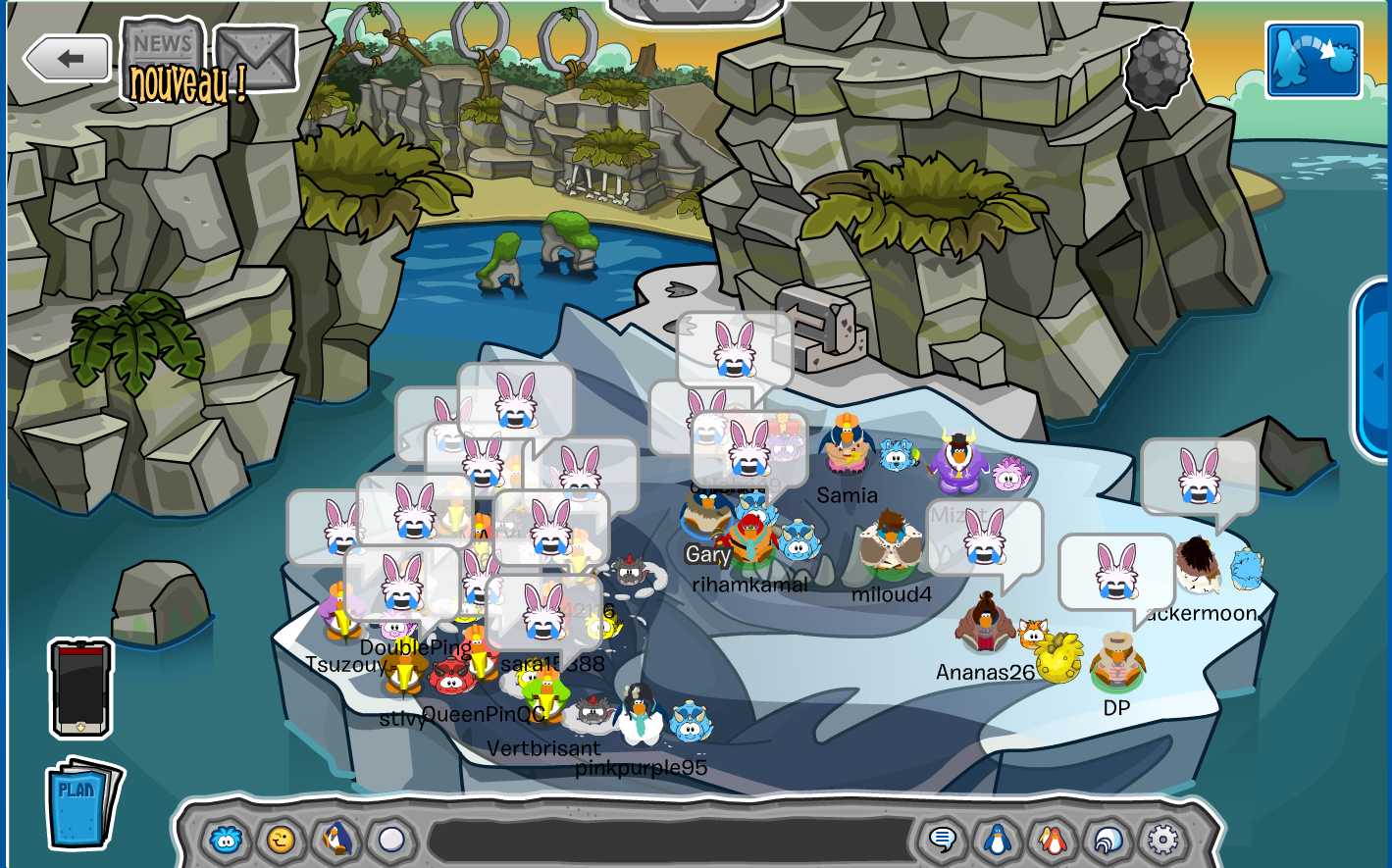Open the blue puffle menu
This screenshot has width=1392, height=868.
pyautogui.click(x=227, y=841)
